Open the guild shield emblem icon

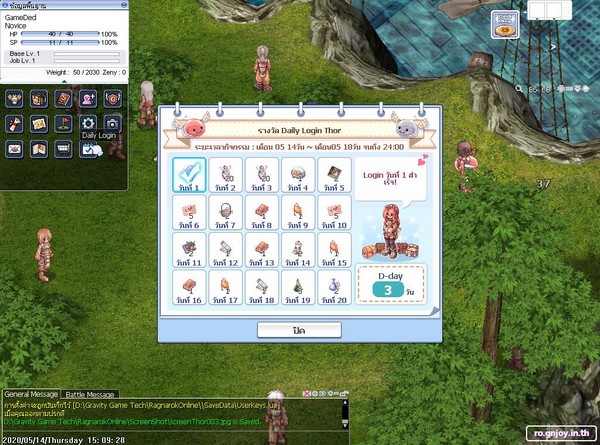(x=113, y=98)
